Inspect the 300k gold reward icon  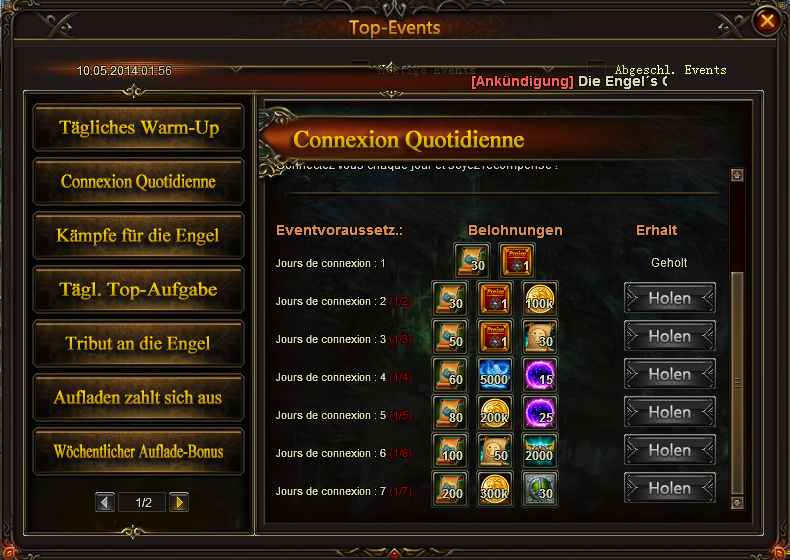[x=493, y=488]
